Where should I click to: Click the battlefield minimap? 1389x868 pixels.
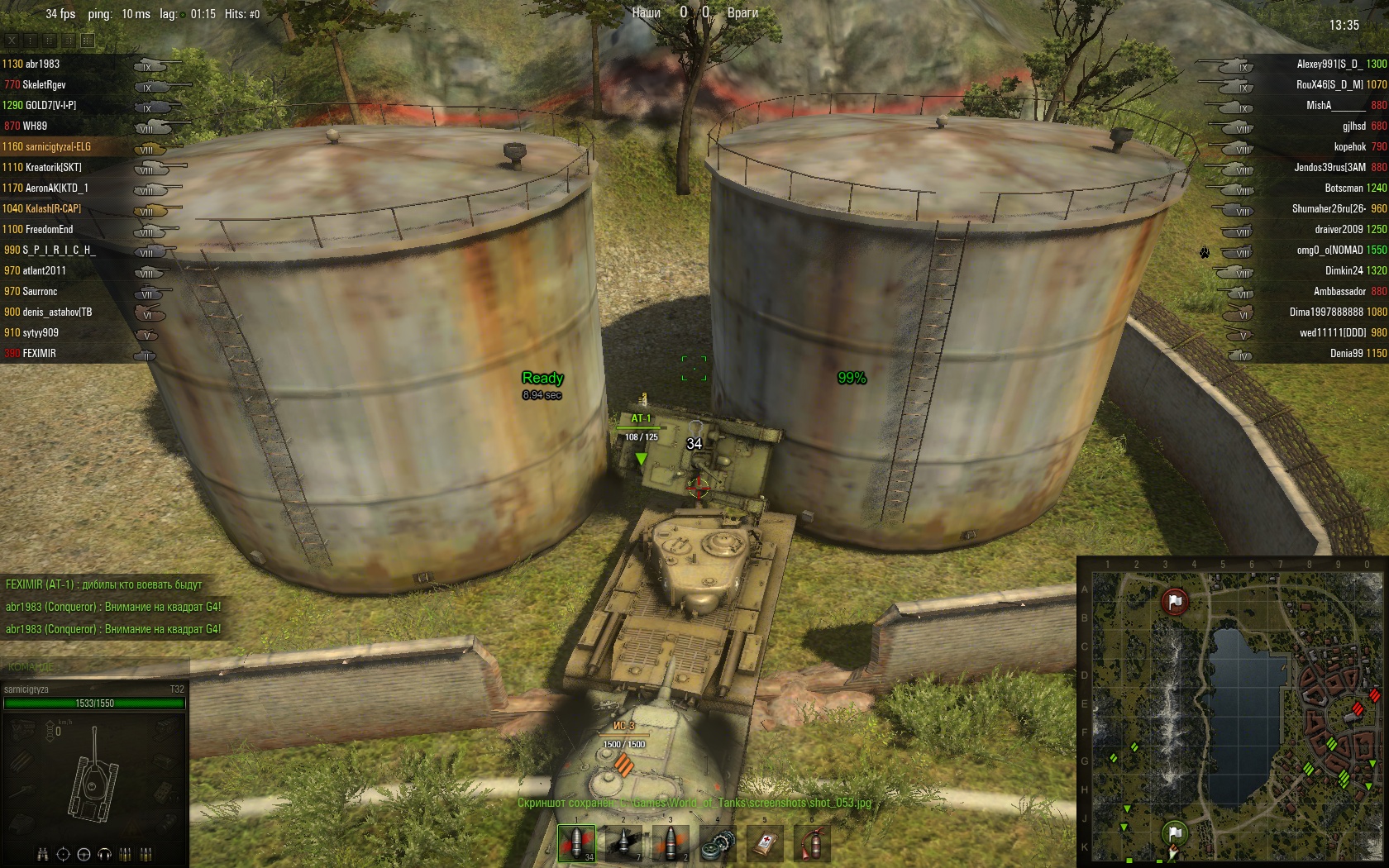pyautogui.click(x=1232, y=711)
